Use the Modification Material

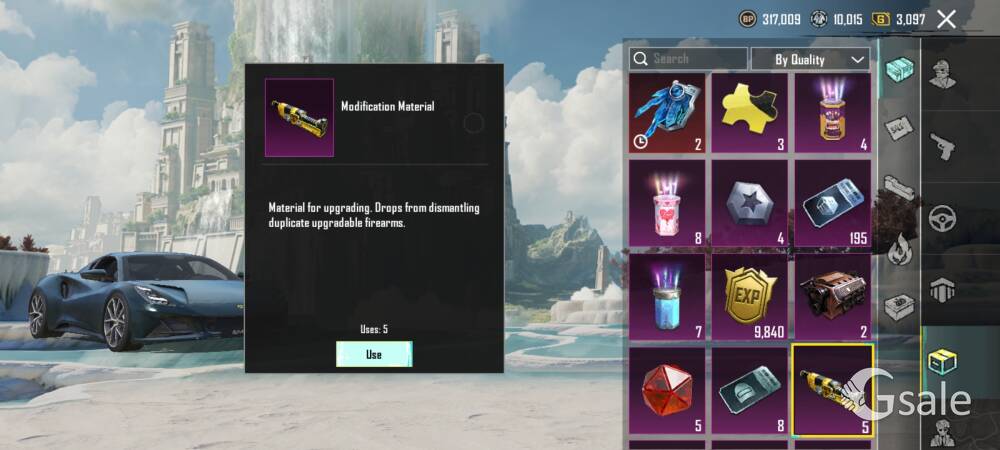coord(373,354)
